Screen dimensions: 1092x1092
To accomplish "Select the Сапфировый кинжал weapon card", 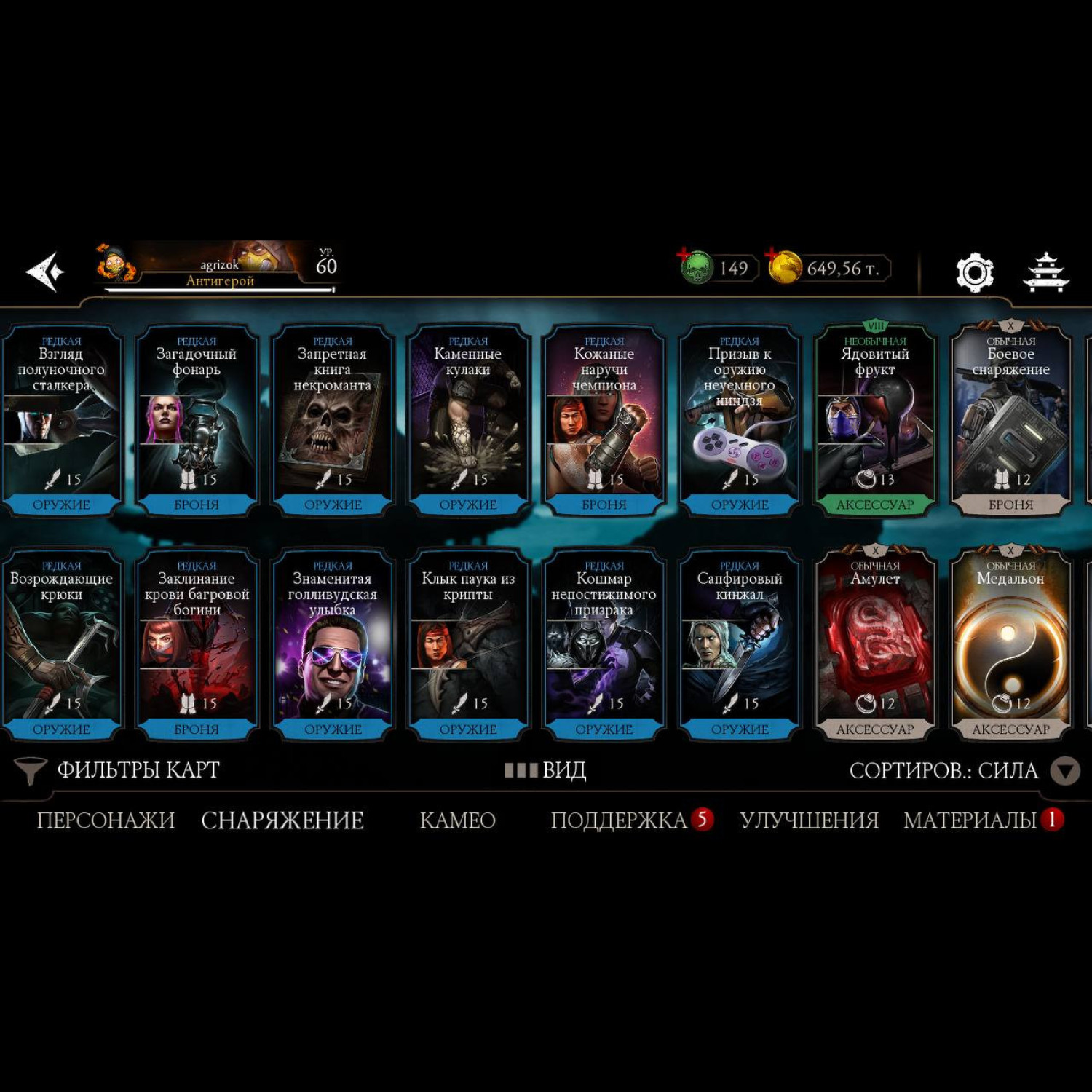I will pos(740,644).
